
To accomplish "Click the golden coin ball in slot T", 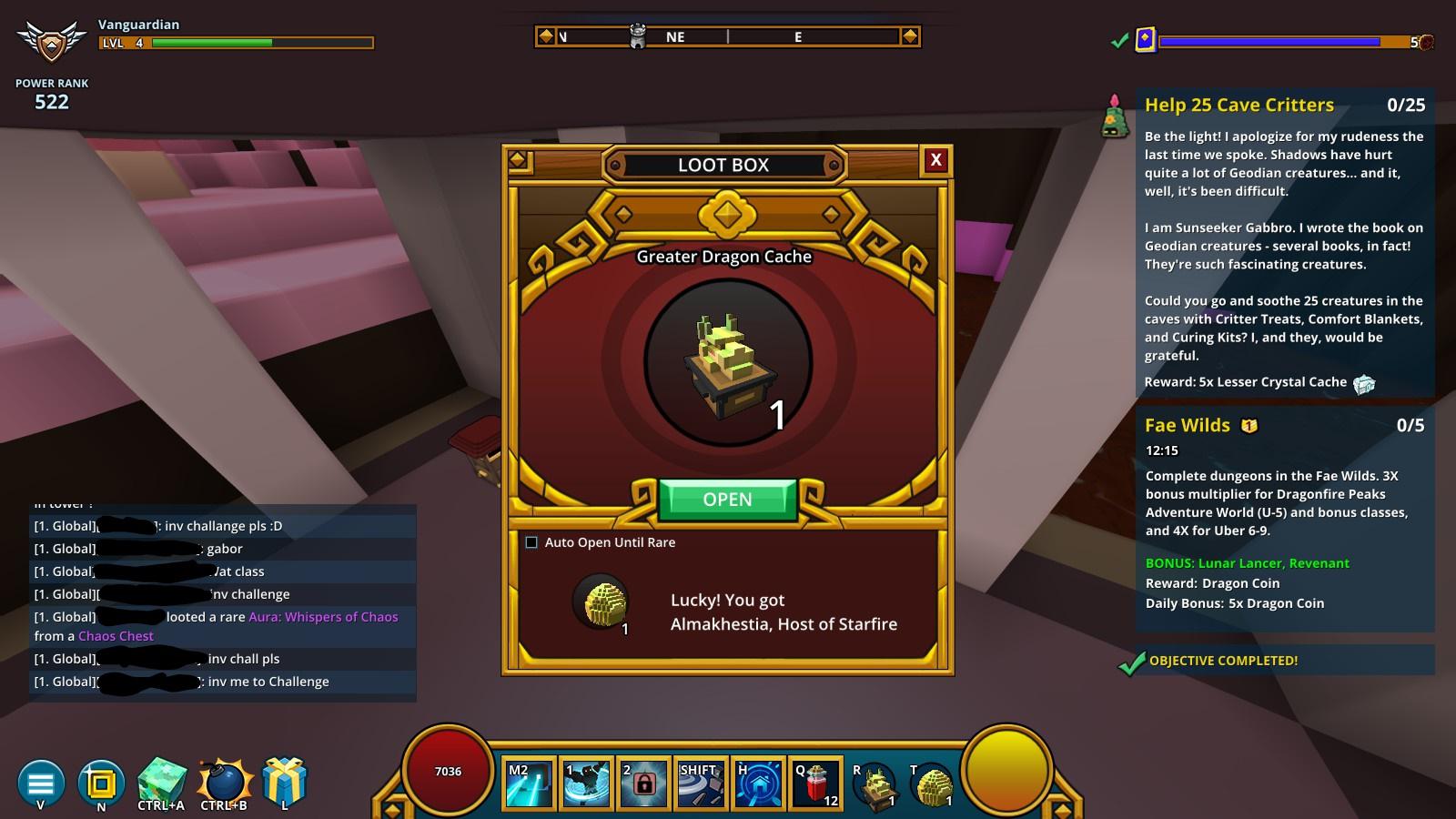I will [x=933, y=784].
